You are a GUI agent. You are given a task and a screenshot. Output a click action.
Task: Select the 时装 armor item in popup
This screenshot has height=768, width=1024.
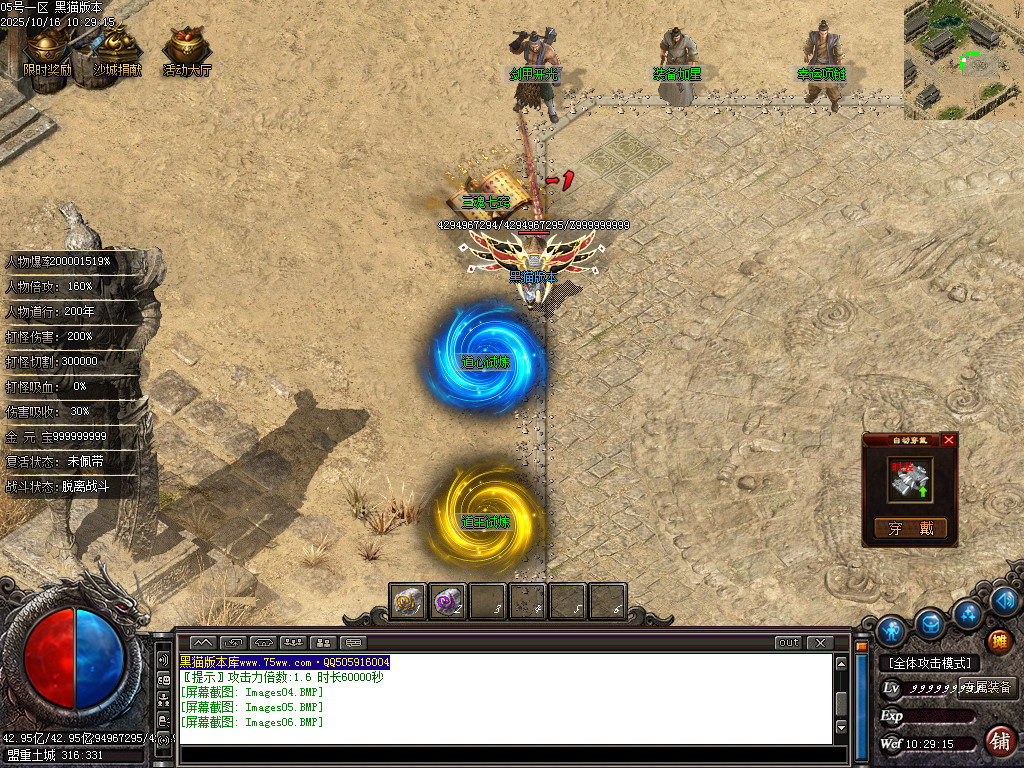910,481
